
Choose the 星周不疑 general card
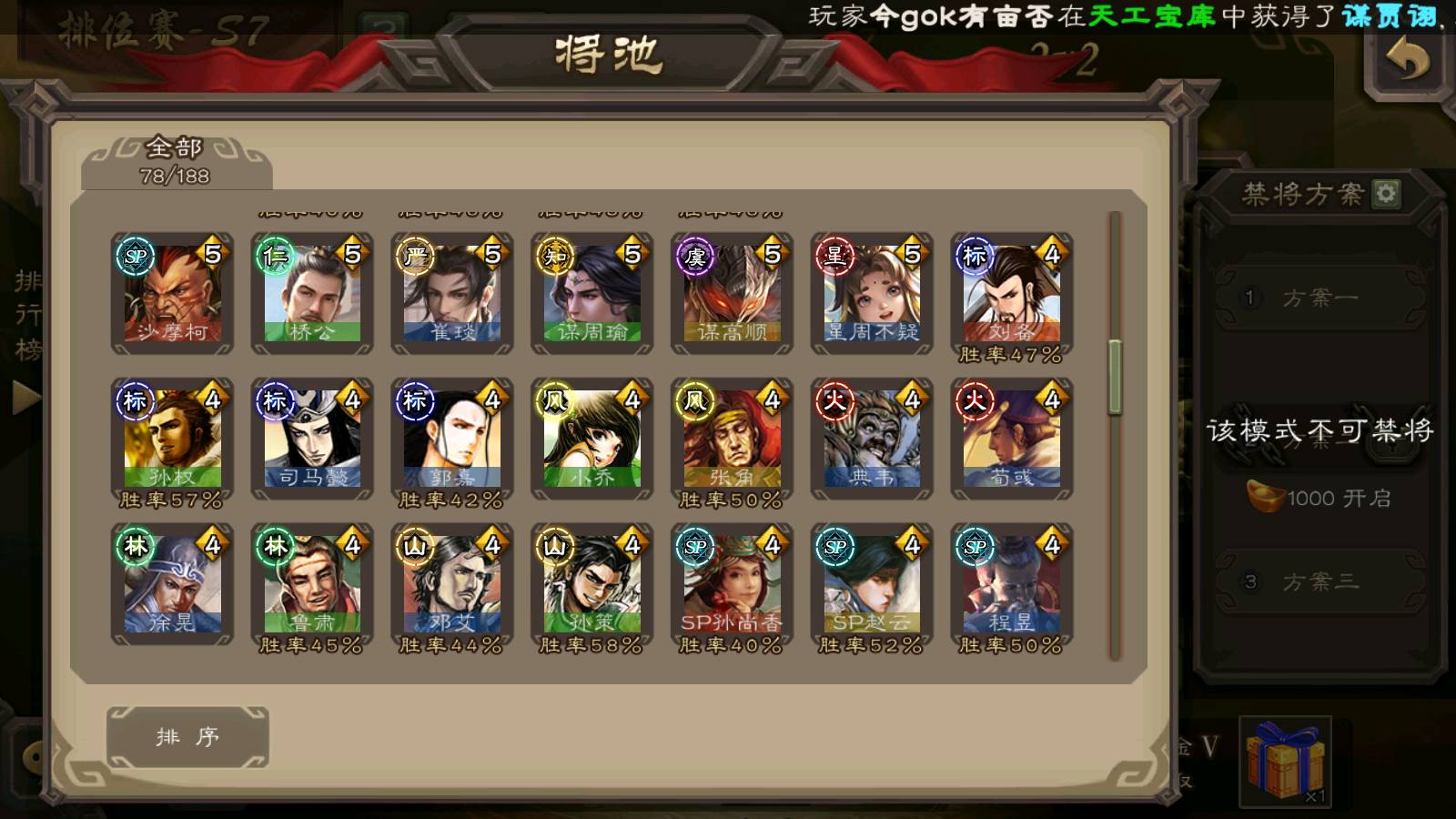pyautogui.click(x=872, y=293)
